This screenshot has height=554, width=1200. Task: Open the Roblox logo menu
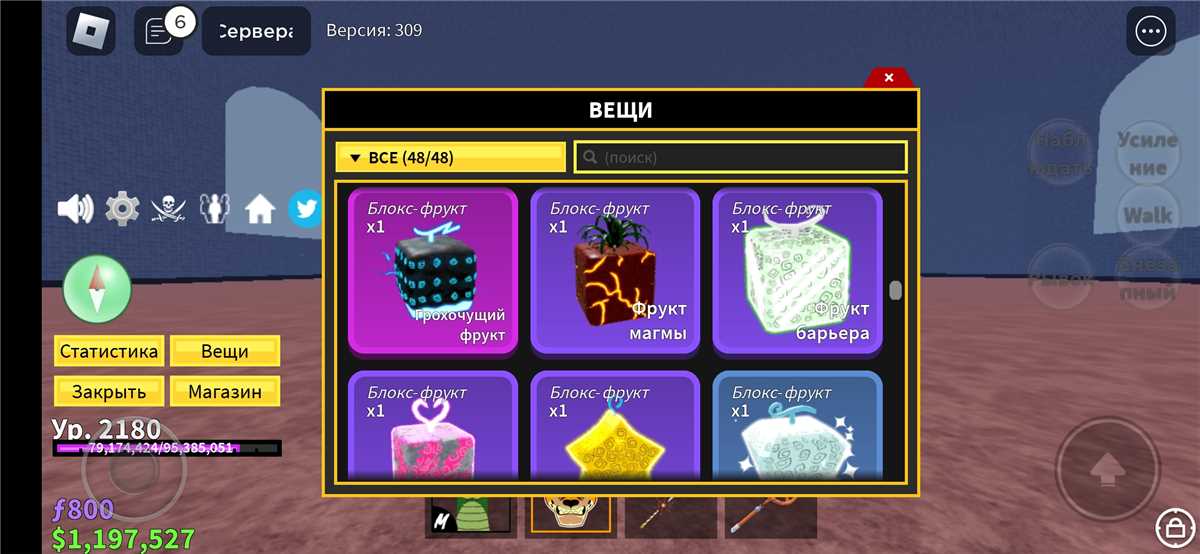tap(91, 31)
